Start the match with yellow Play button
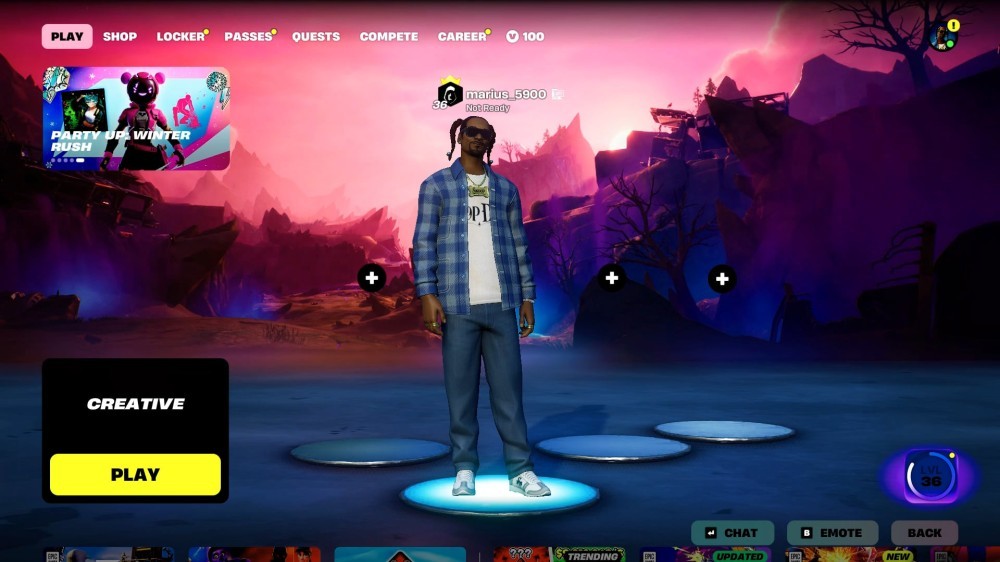The image size is (1000, 562). 135,475
